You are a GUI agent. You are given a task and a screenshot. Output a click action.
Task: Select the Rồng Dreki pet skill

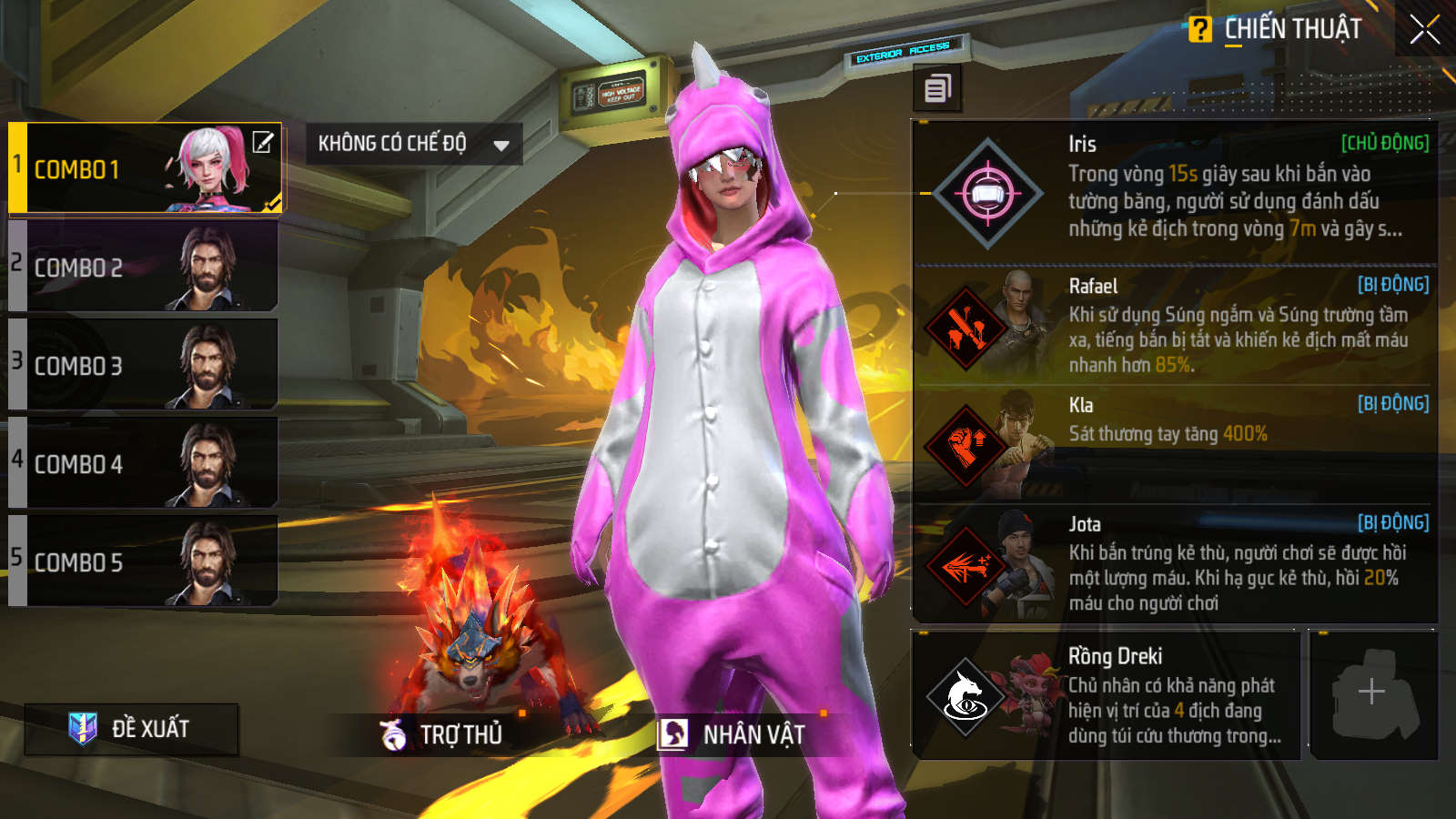coord(1106,695)
